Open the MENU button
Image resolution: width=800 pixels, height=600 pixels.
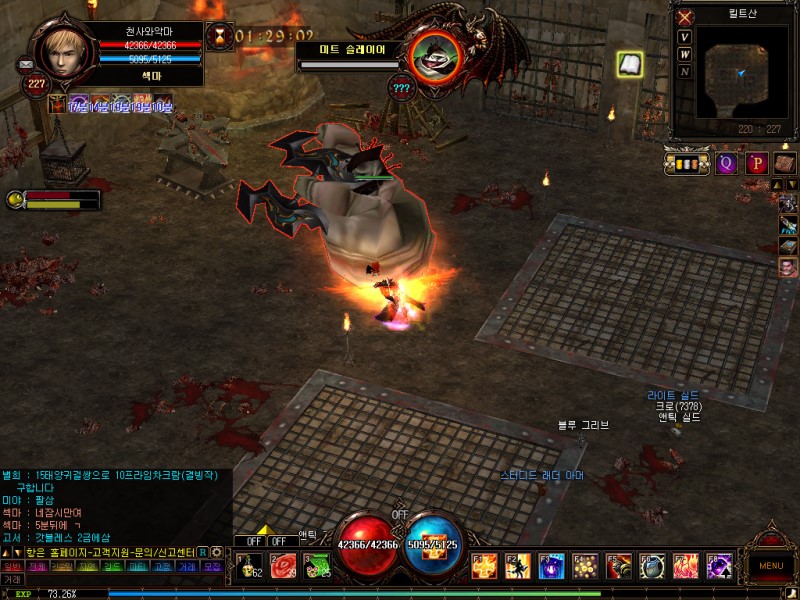(770, 565)
